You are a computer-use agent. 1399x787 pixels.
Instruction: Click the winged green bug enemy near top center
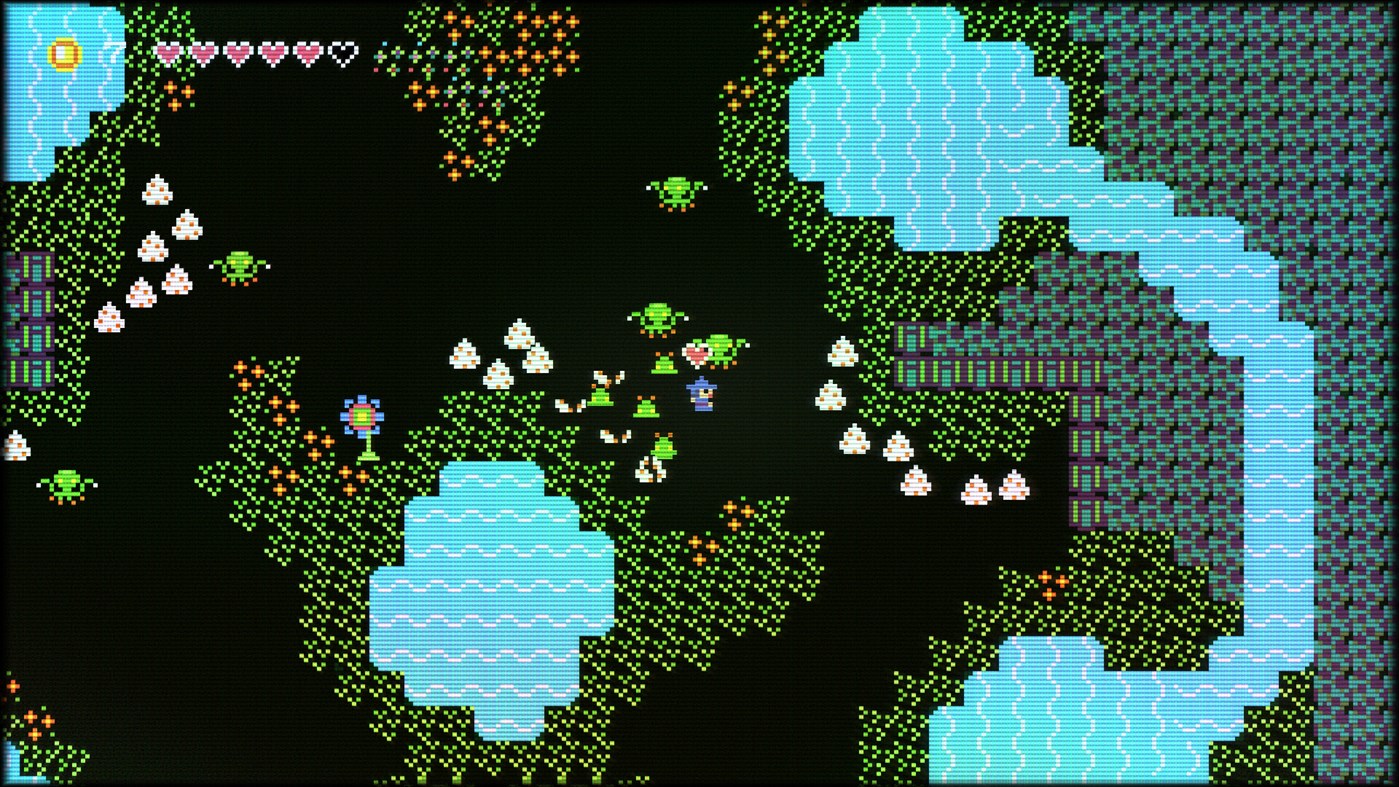click(656, 318)
